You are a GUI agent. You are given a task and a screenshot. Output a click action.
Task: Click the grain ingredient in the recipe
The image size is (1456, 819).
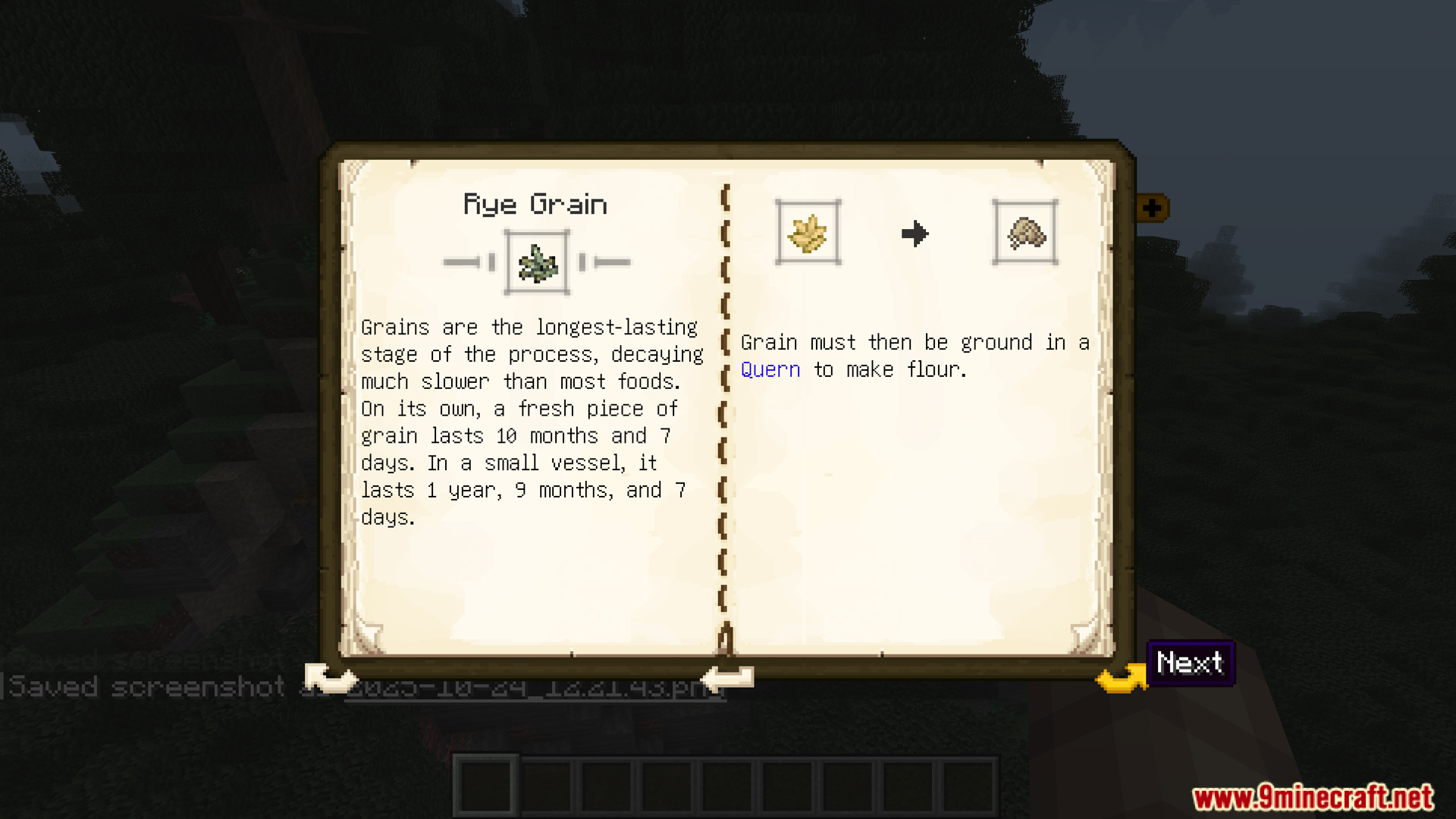coord(808,233)
